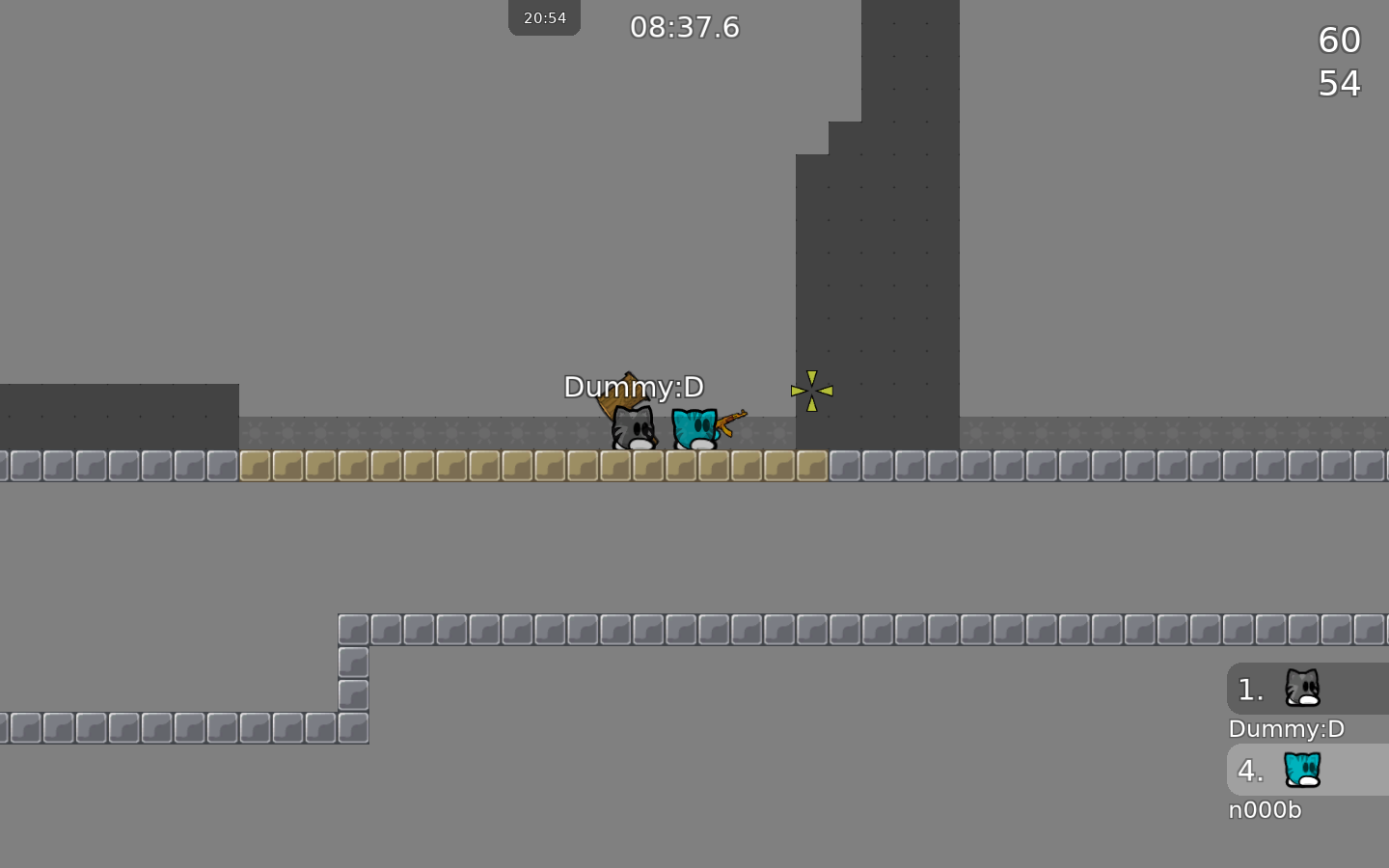The width and height of the screenshot is (1389, 868).
Task: Select the grey cat avatar on the scoreboard
Action: [1302, 689]
